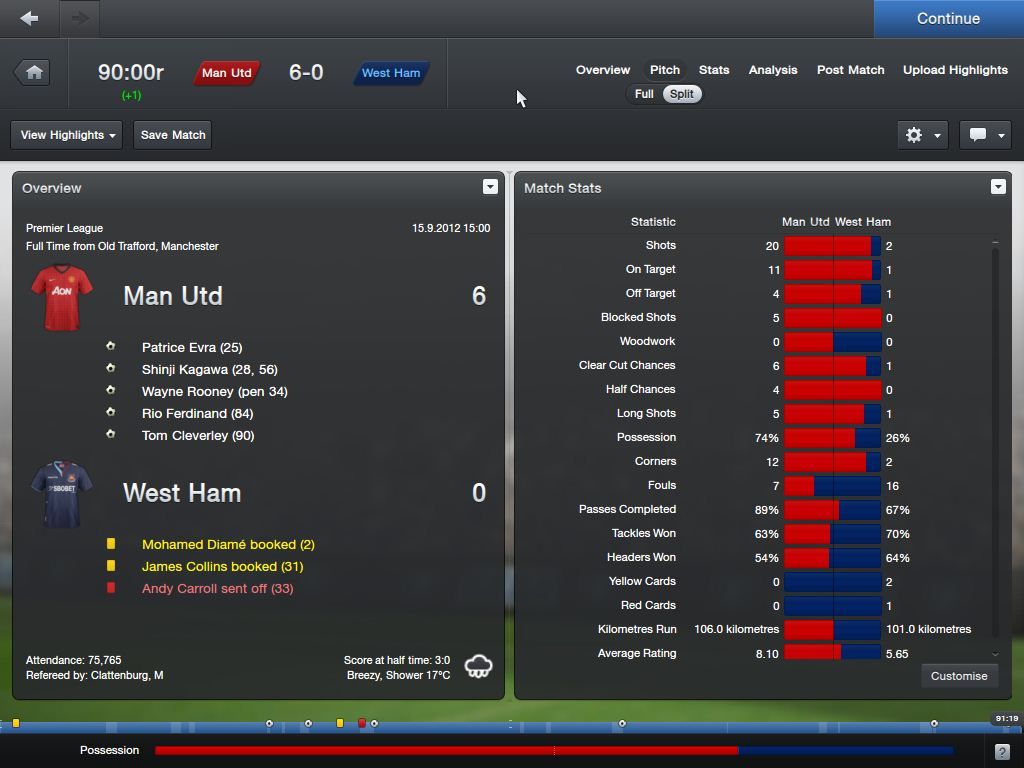1024x768 pixels.
Task: Customise the match stats panel
Action: [959, 676]
